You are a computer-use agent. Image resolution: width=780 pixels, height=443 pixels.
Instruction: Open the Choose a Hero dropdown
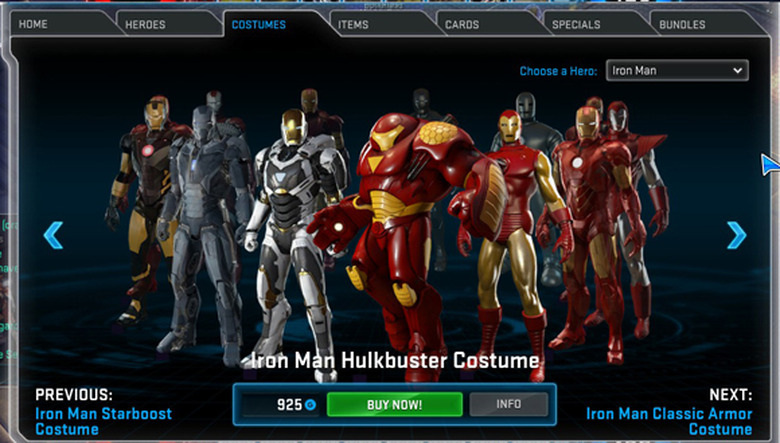click(x=678, y=71)
